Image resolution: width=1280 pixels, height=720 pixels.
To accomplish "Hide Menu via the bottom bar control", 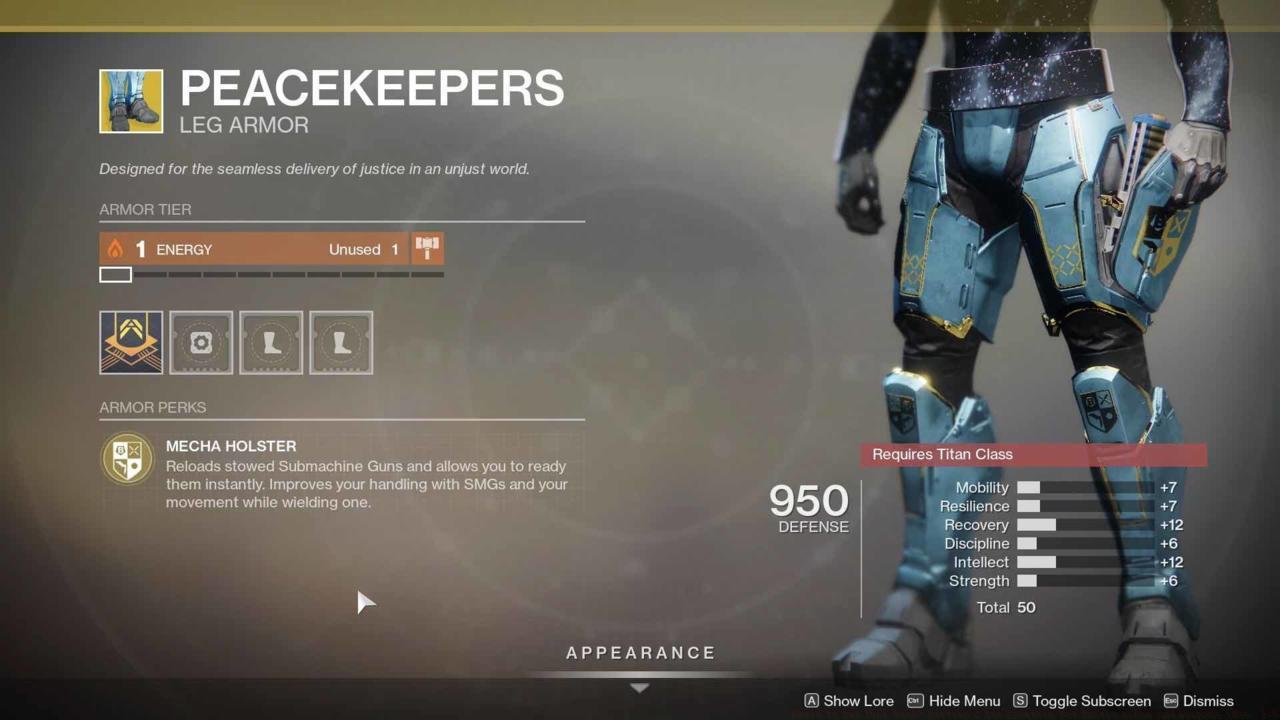I will coord(963,701).
